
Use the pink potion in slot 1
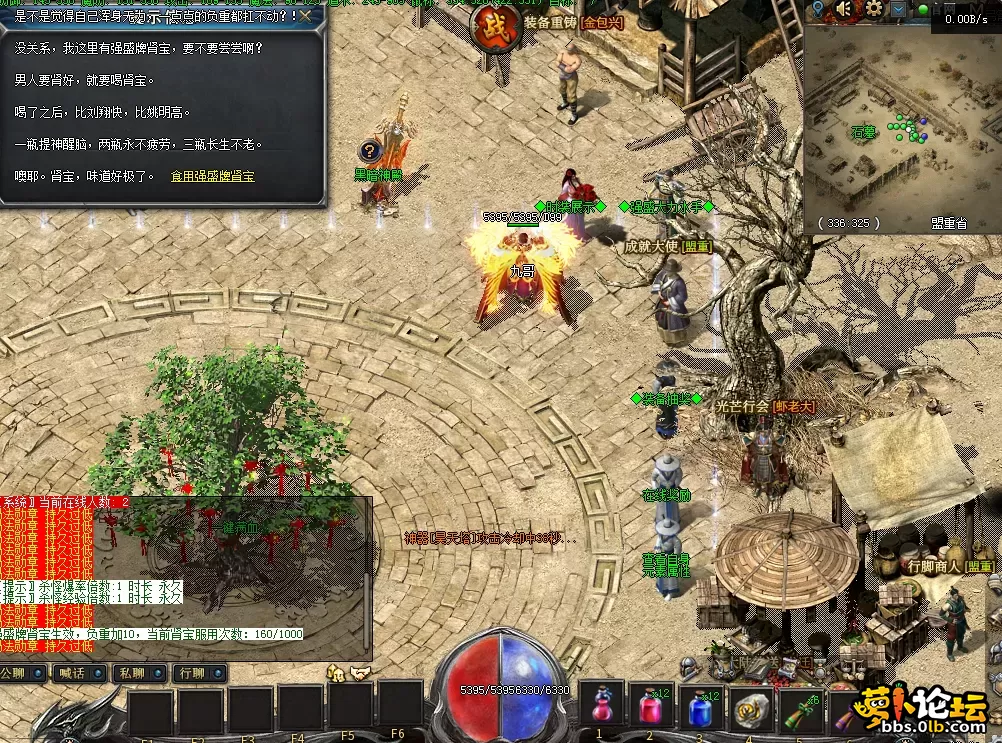pos(601,706)
